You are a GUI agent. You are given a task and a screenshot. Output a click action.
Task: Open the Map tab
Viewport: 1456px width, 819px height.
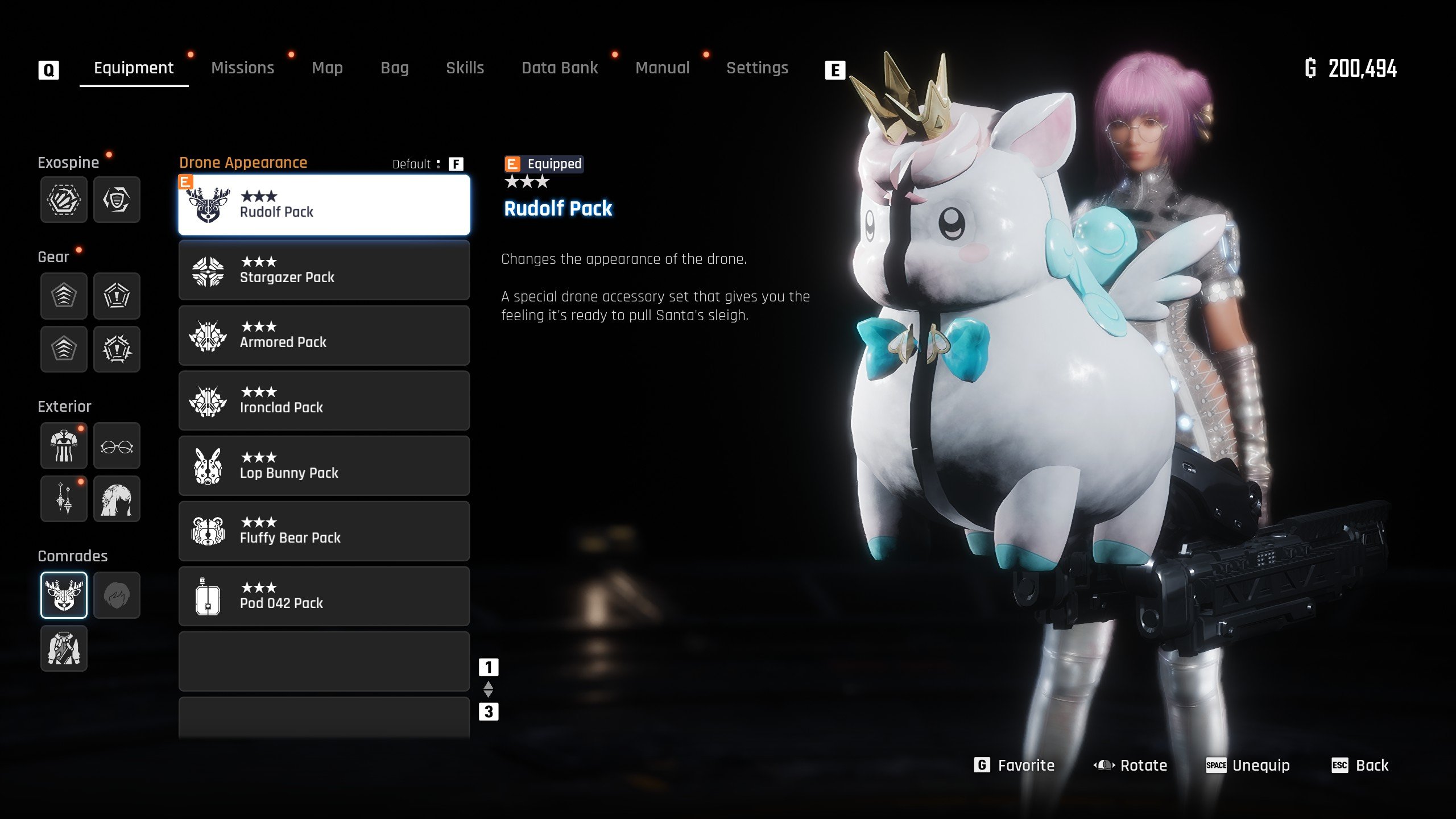327,68
